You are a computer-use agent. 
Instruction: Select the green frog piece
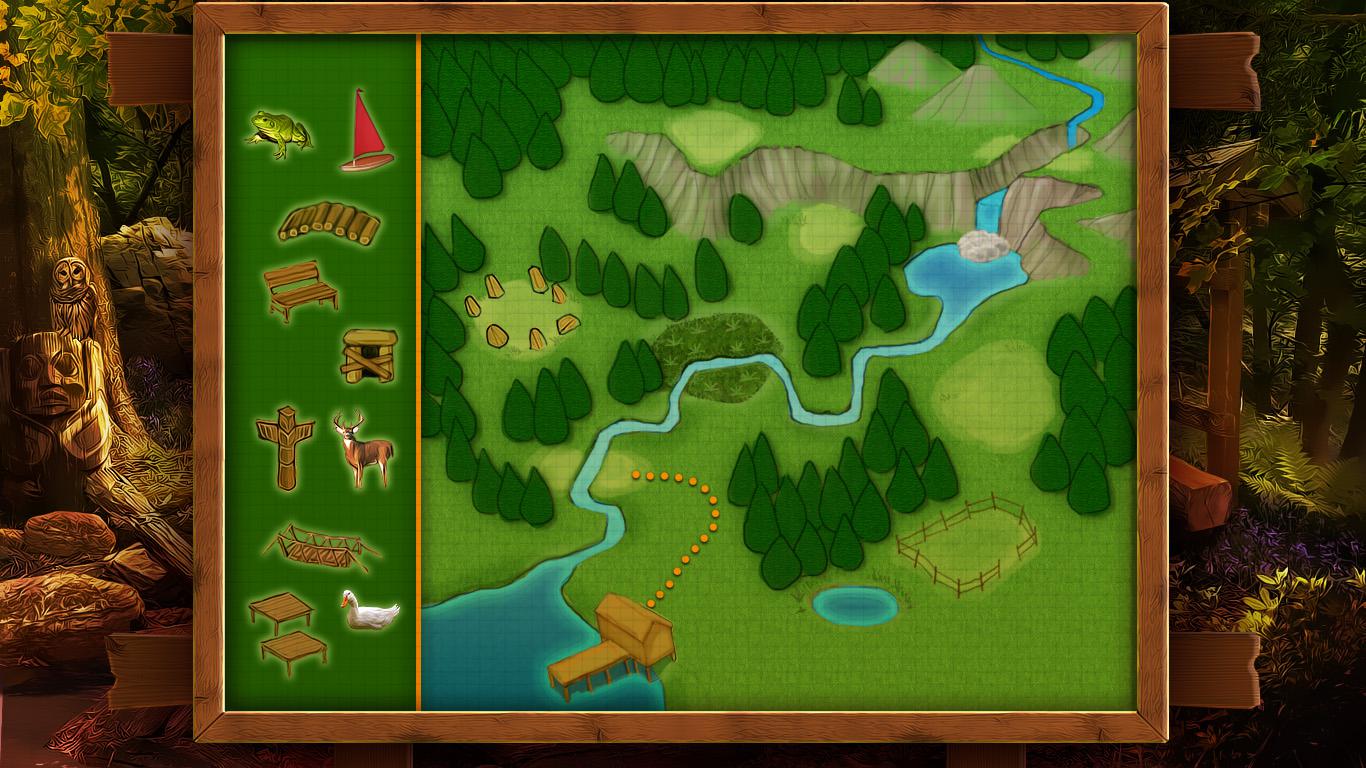tap(278, 134)
